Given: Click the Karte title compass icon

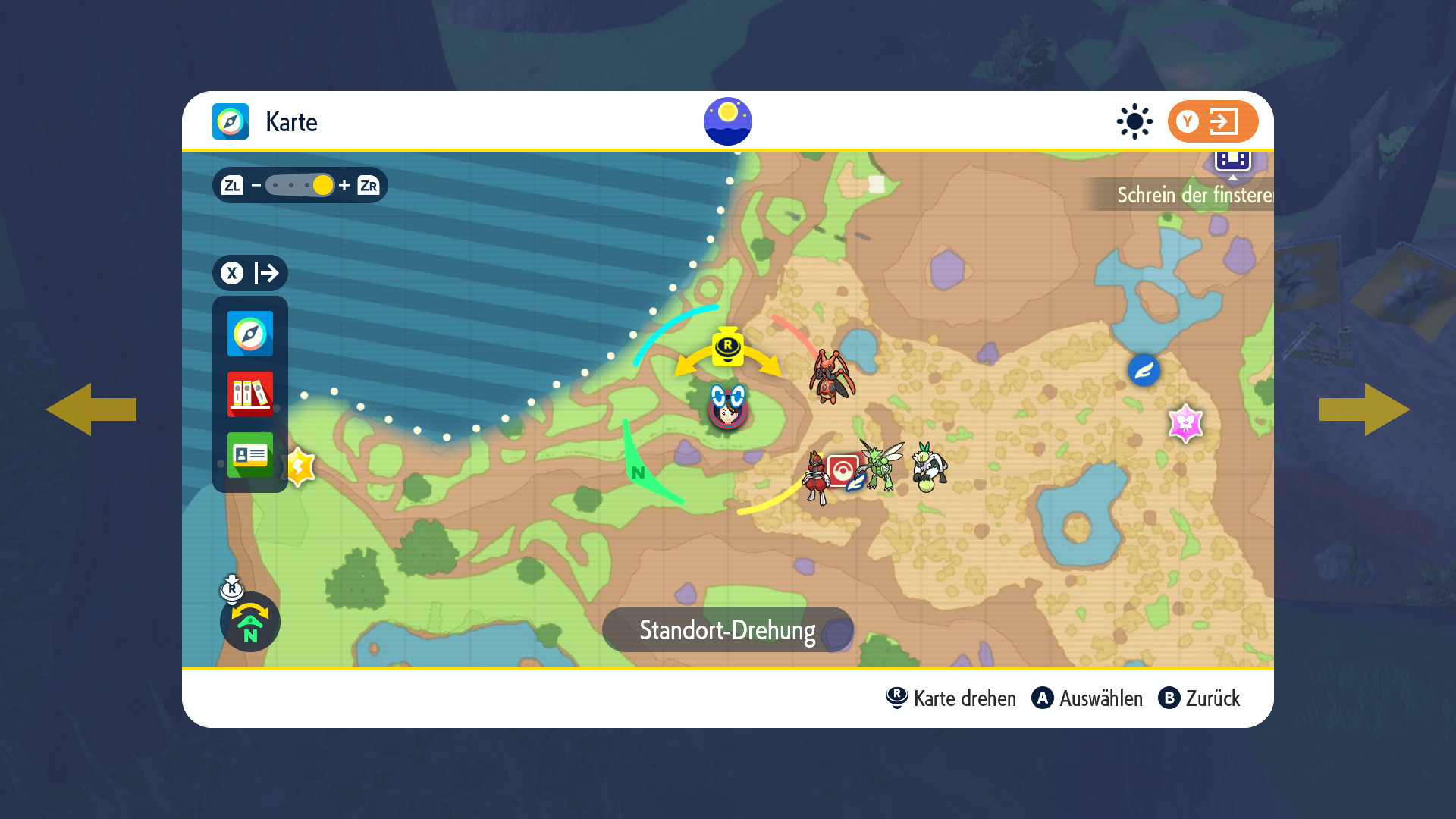Looking at the screenshot, I should coord(231,121).
